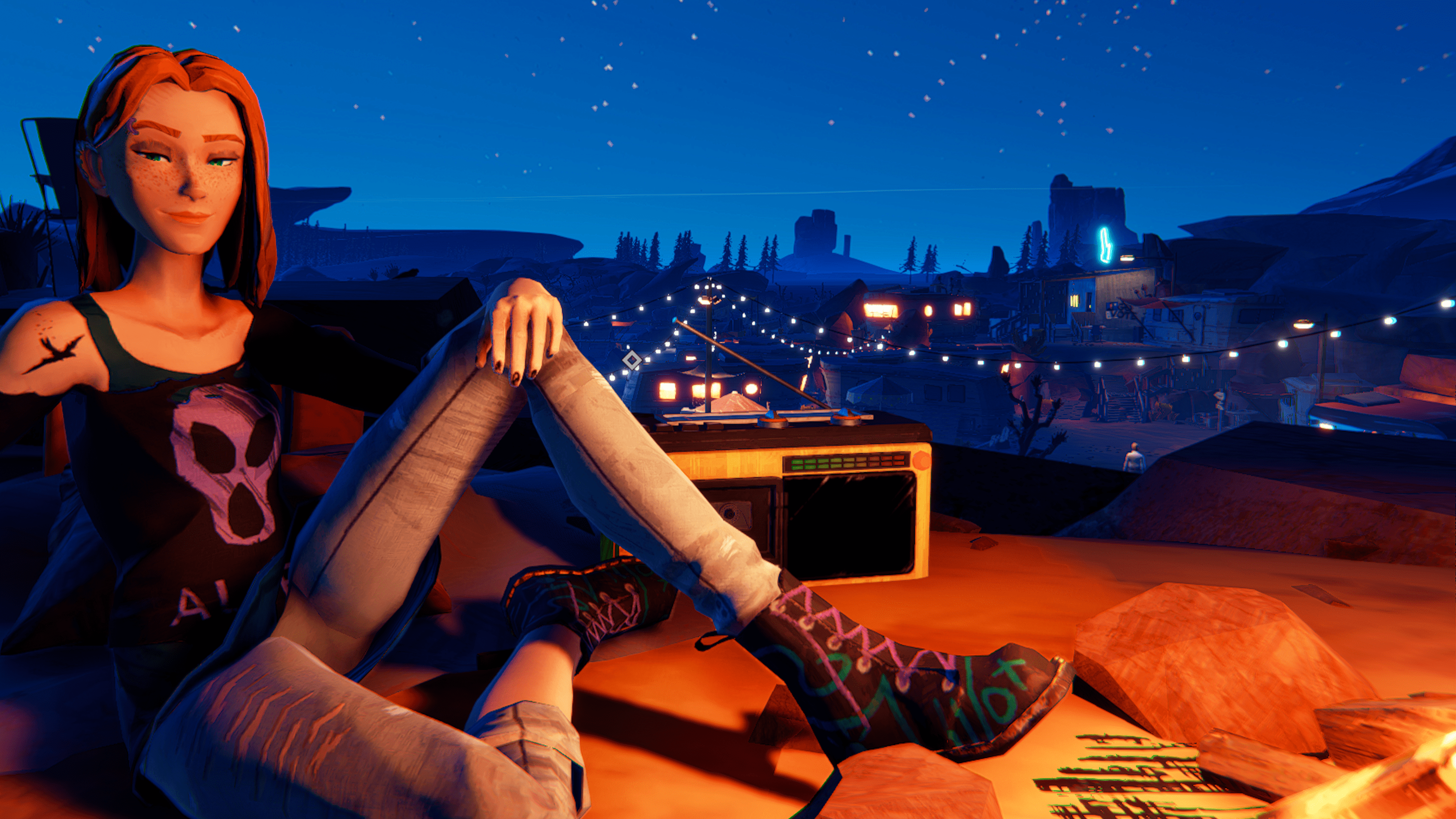Select the white diamond interaction marker
The width and height of the screenshot is (1456, 819).
click(632, 361)
